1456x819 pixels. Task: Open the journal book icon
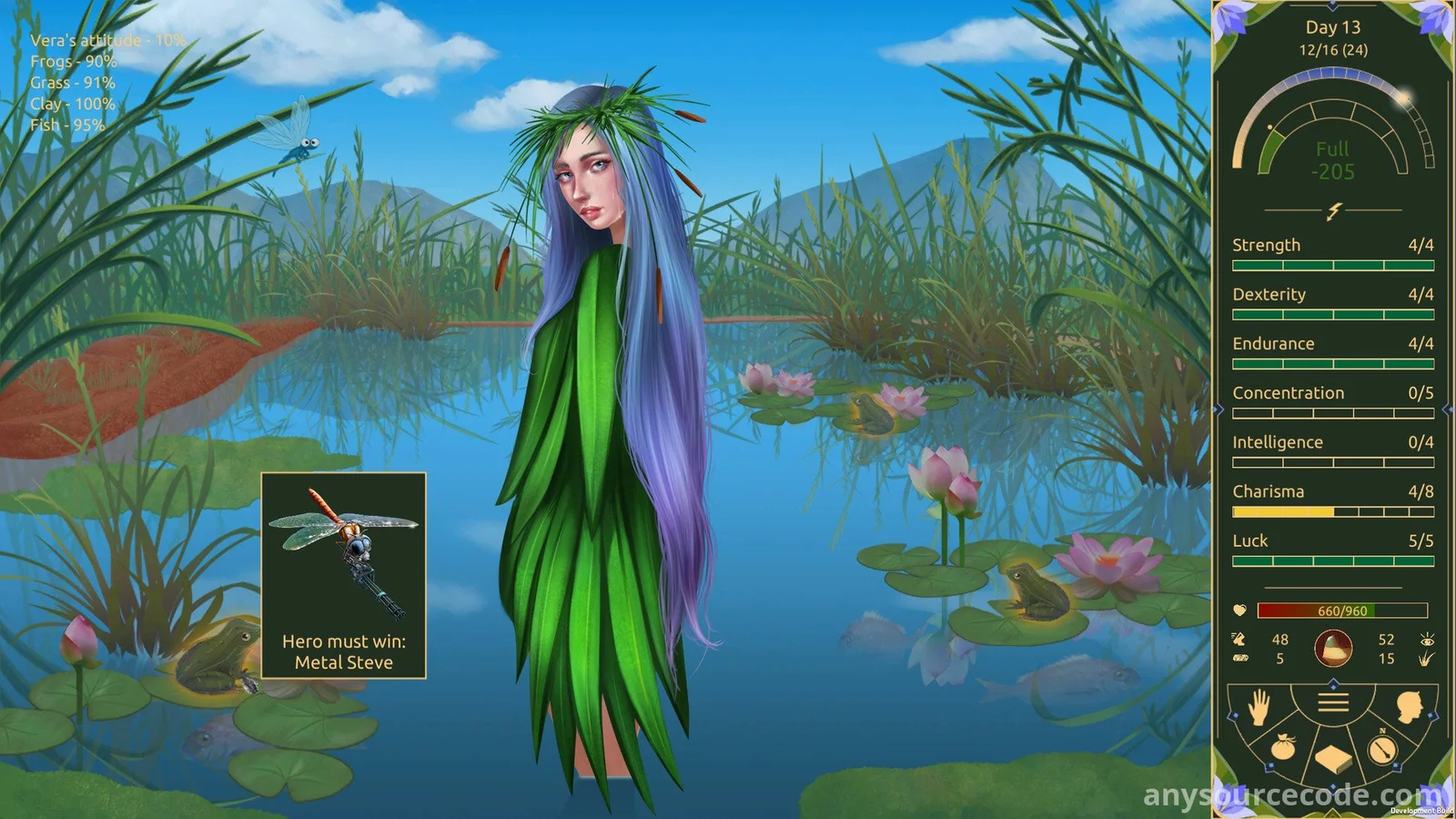pyautogui.click(x=1333, y=758)
